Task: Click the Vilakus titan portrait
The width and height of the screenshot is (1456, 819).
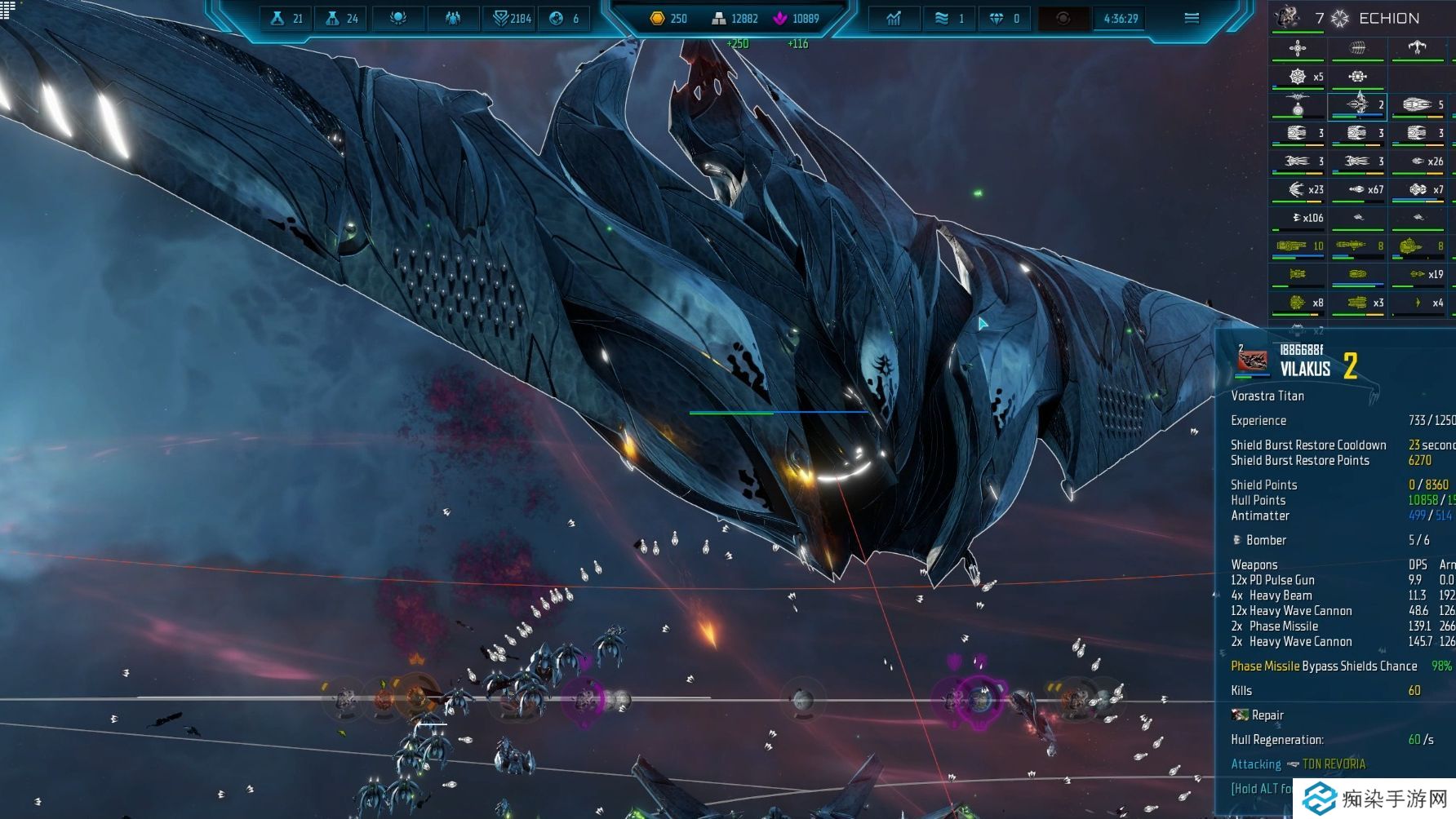Action: 1252,361
